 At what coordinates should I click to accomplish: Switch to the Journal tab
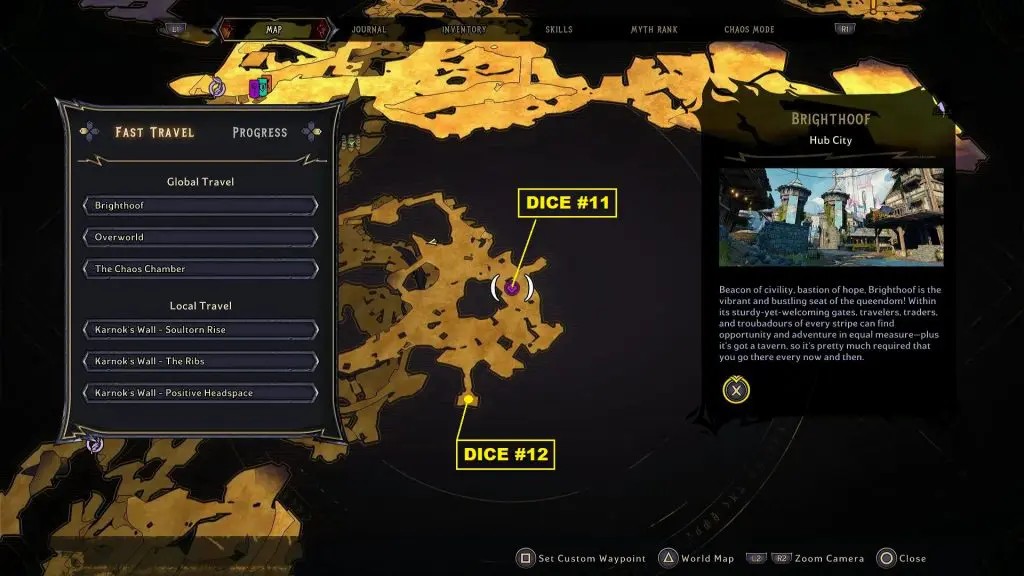tap(368, 30)
